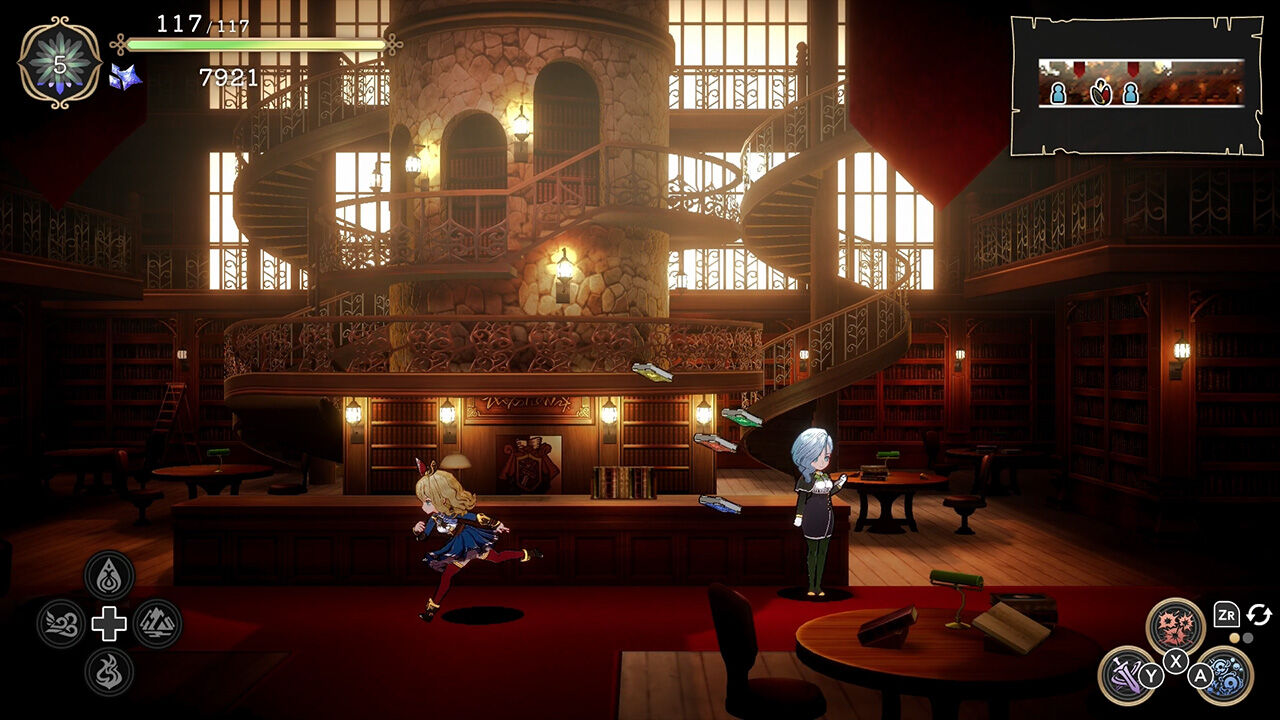Select the wind element icon left of the d-pad

(62, 621)
